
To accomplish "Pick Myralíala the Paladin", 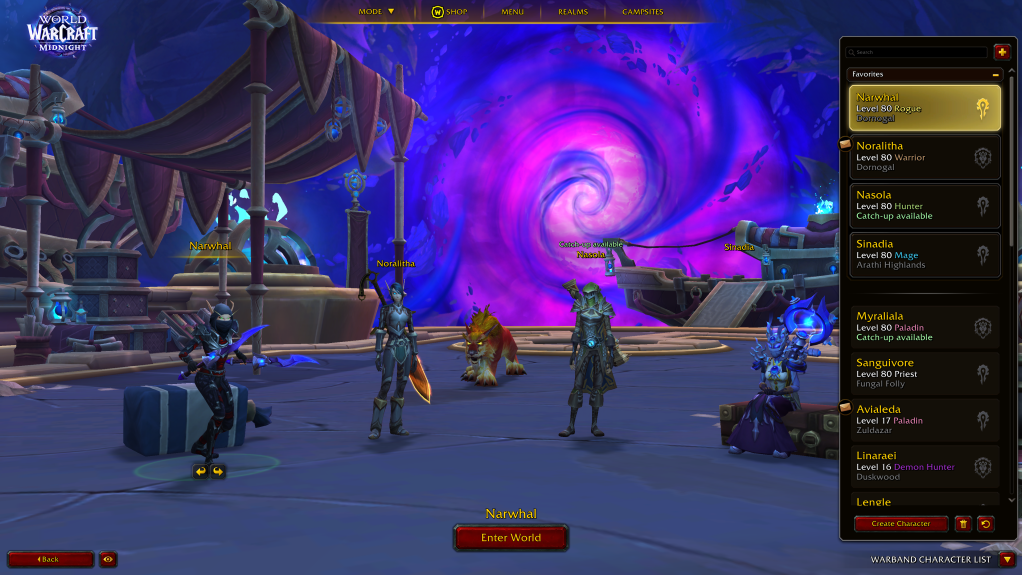I will (924, 327).
